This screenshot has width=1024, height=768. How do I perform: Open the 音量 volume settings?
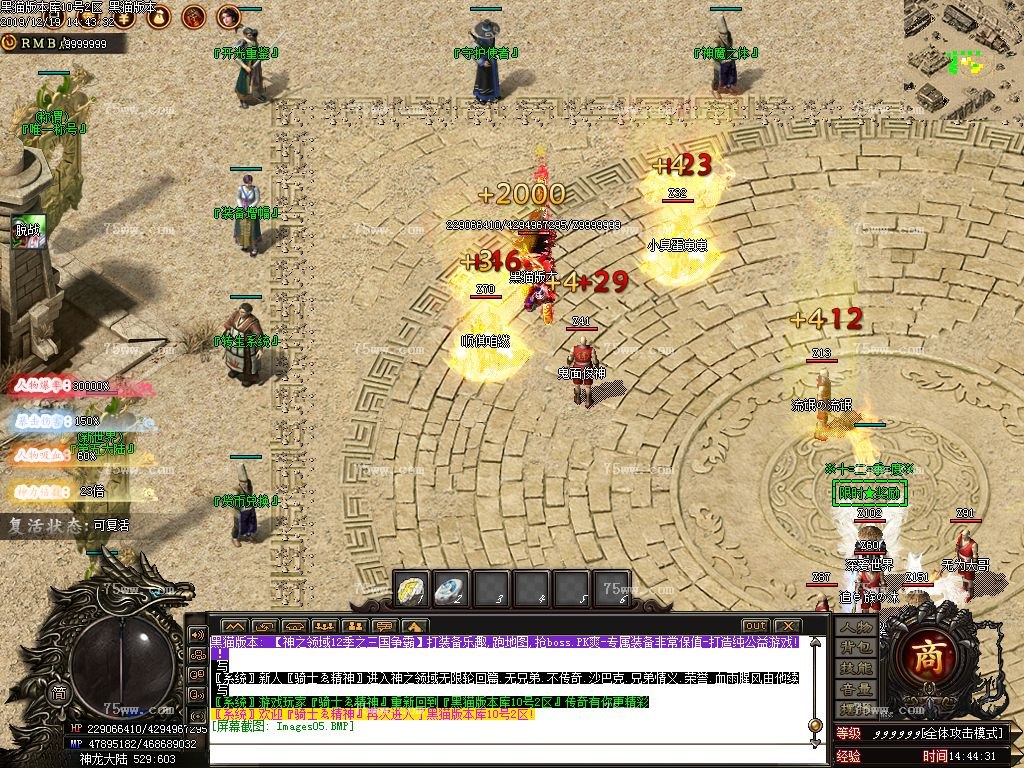pos(856,689)
